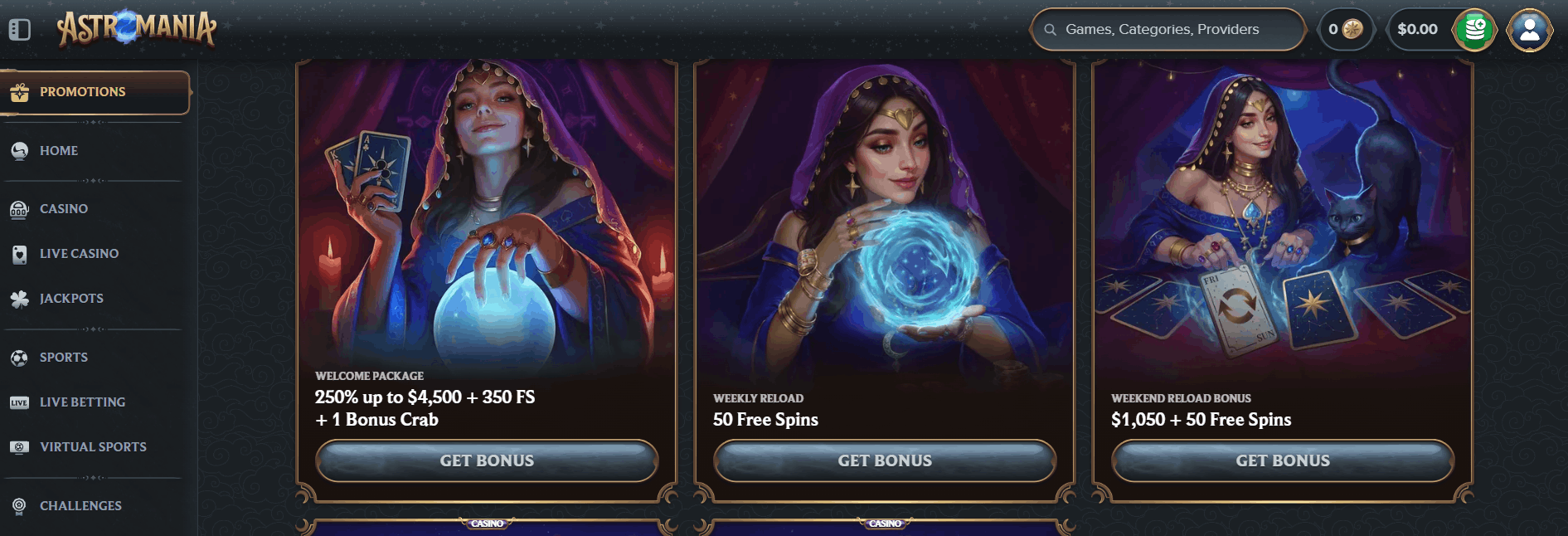Open the Weekend Reload cat card image

click(x=1283, y=216)
